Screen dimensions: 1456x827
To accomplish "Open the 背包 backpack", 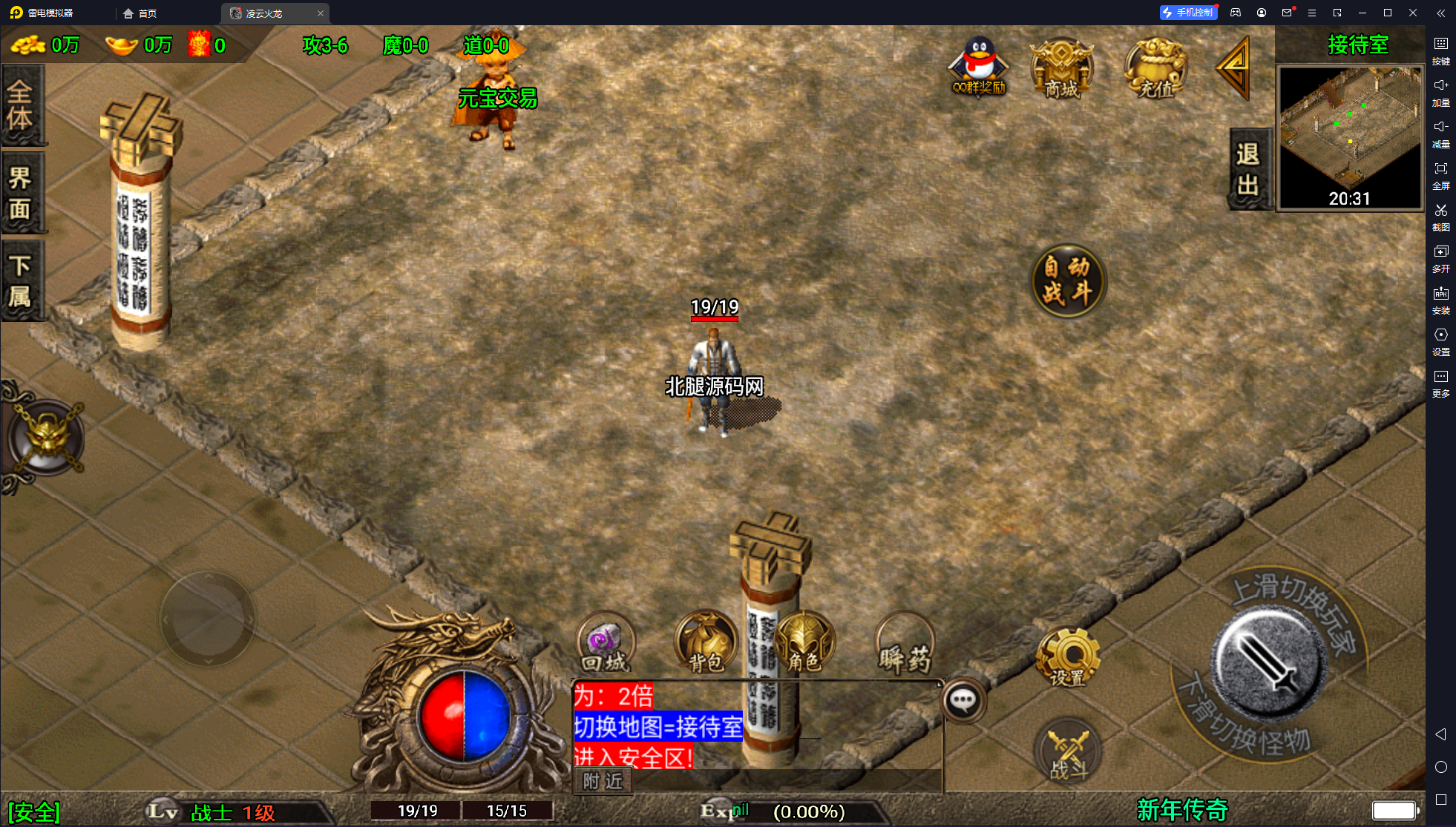I will [x=705, y=642].
